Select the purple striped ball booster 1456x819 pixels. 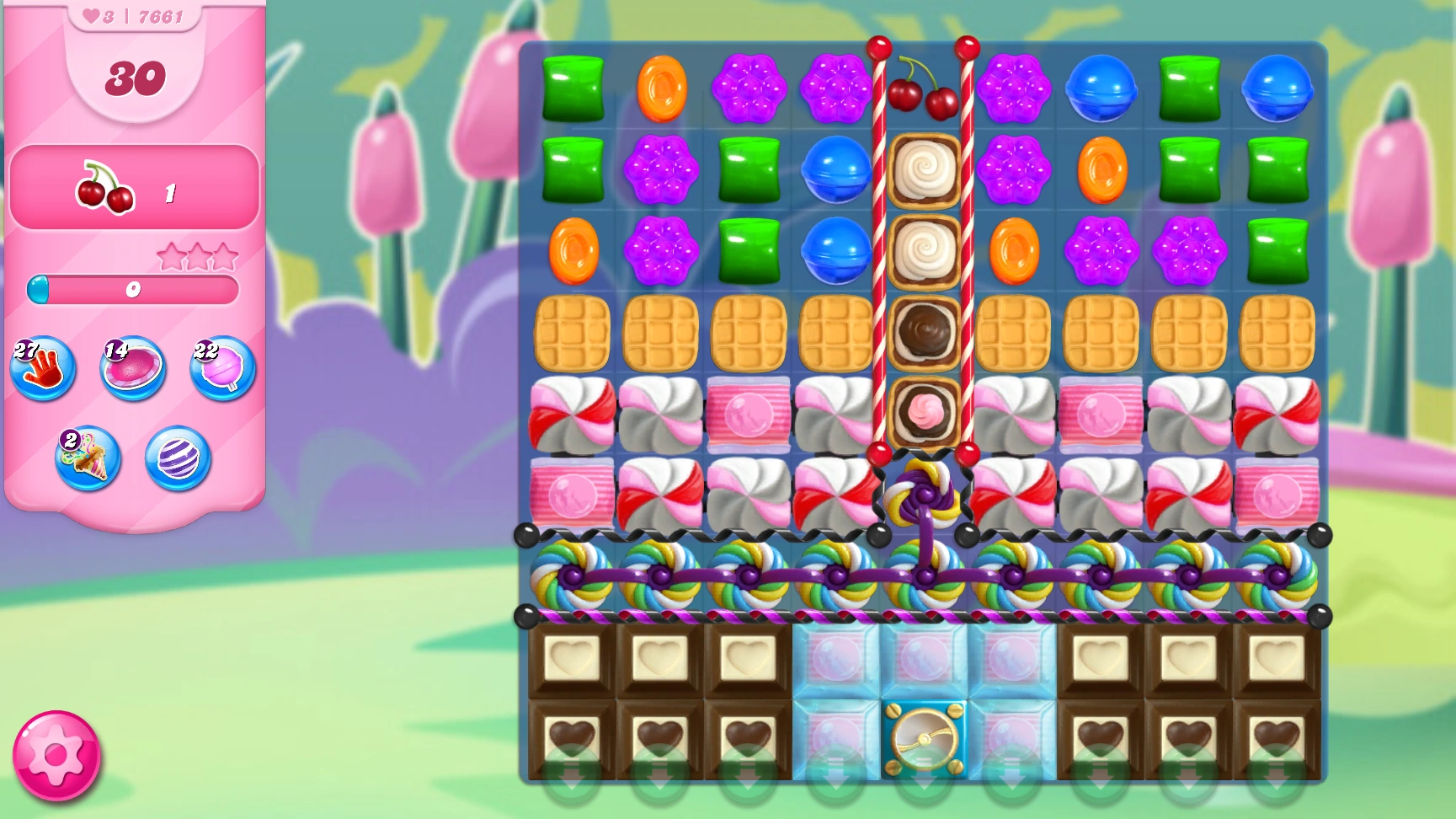click(176, 460)
